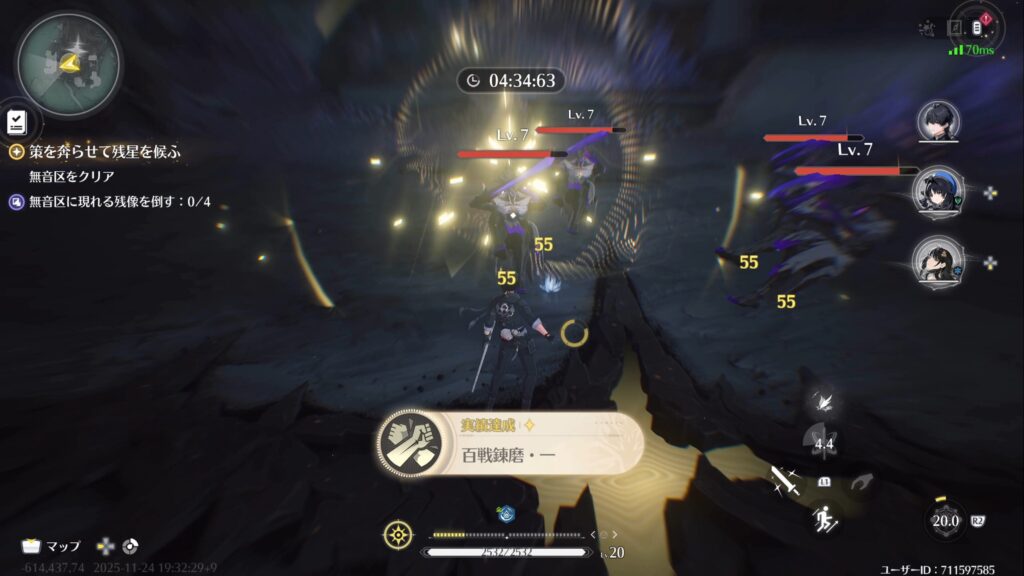Trigger the feather-shaped skill icon
Image resolution: width=1024 pixels, height=576 pixels.
pos(826,402)
